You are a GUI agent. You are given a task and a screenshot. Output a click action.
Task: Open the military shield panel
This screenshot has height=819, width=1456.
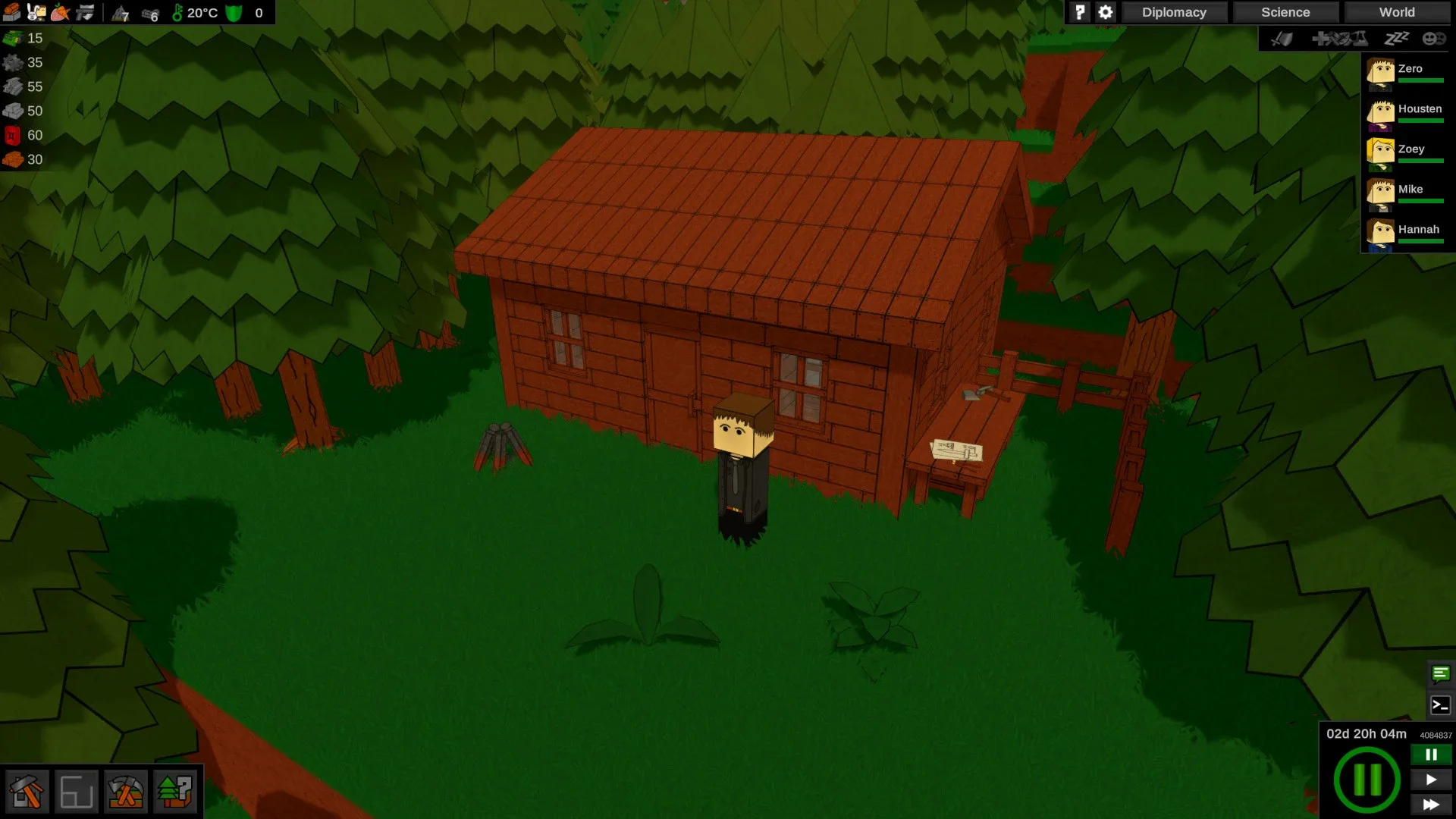[84, 12]
